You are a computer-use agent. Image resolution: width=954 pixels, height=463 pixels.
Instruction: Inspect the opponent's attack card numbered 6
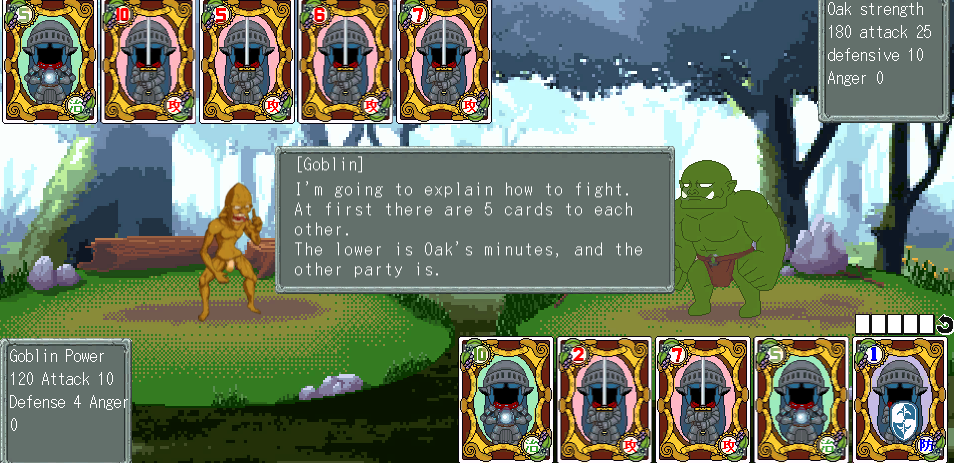click(345, 62)
